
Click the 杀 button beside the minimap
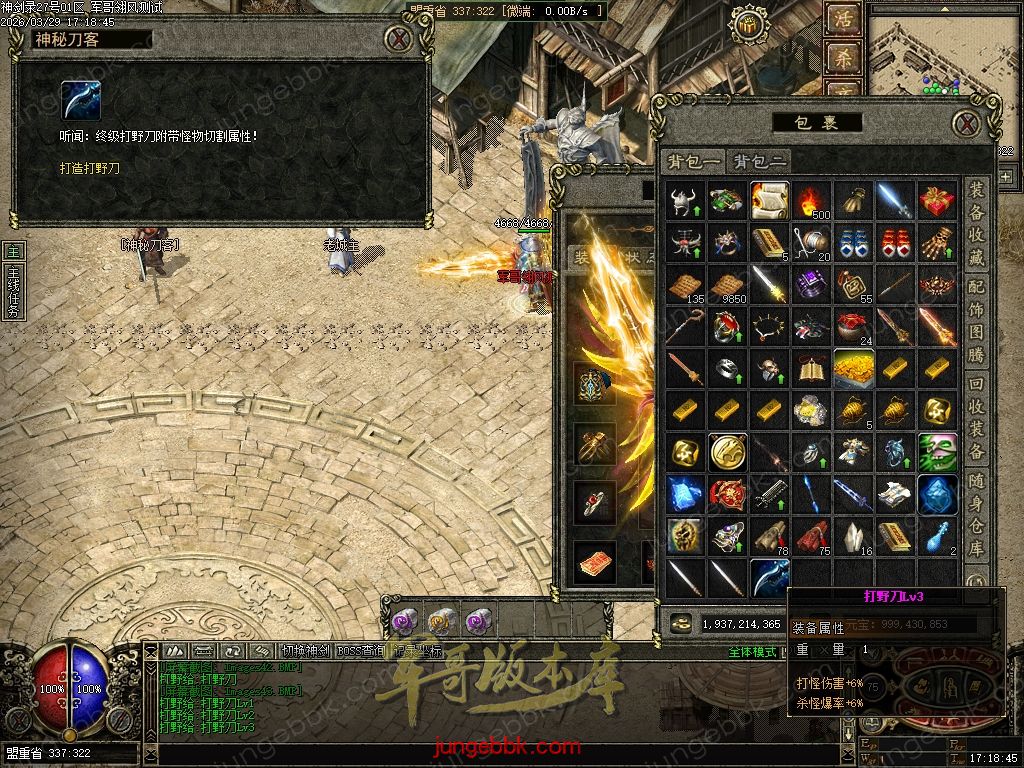click(842, 57)
